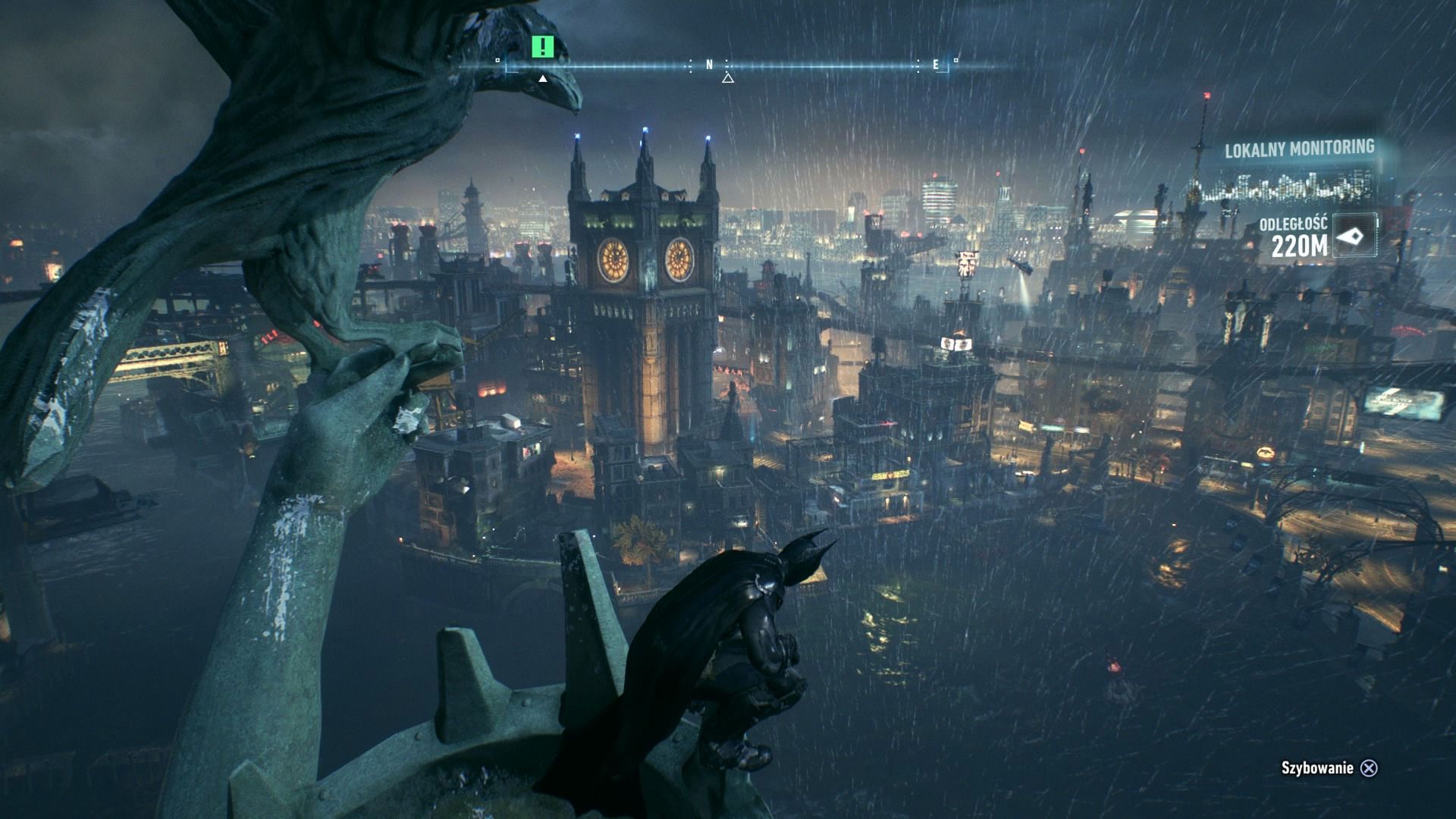Select the Lokalny Monitoring objective tracker
The width and height of the screenshot is (1456, 819).
[1299, 149]
